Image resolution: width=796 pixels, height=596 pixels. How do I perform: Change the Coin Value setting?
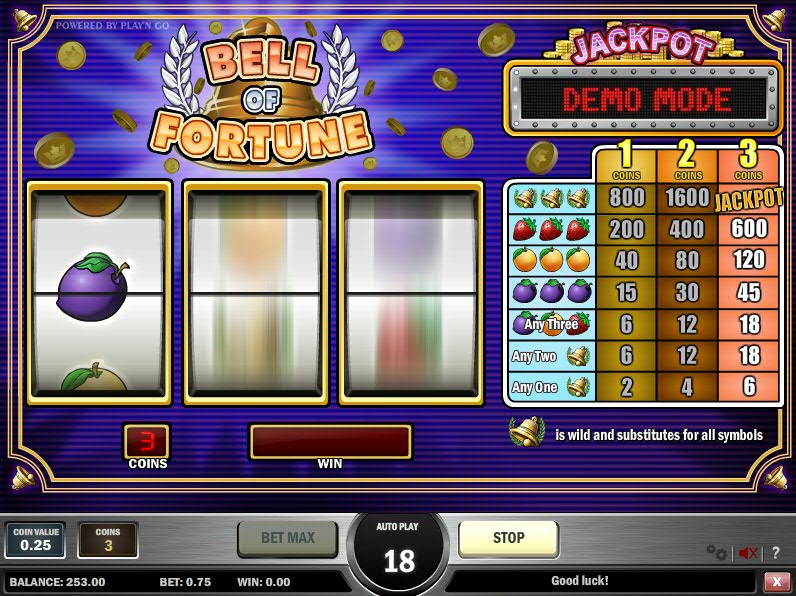35,540
